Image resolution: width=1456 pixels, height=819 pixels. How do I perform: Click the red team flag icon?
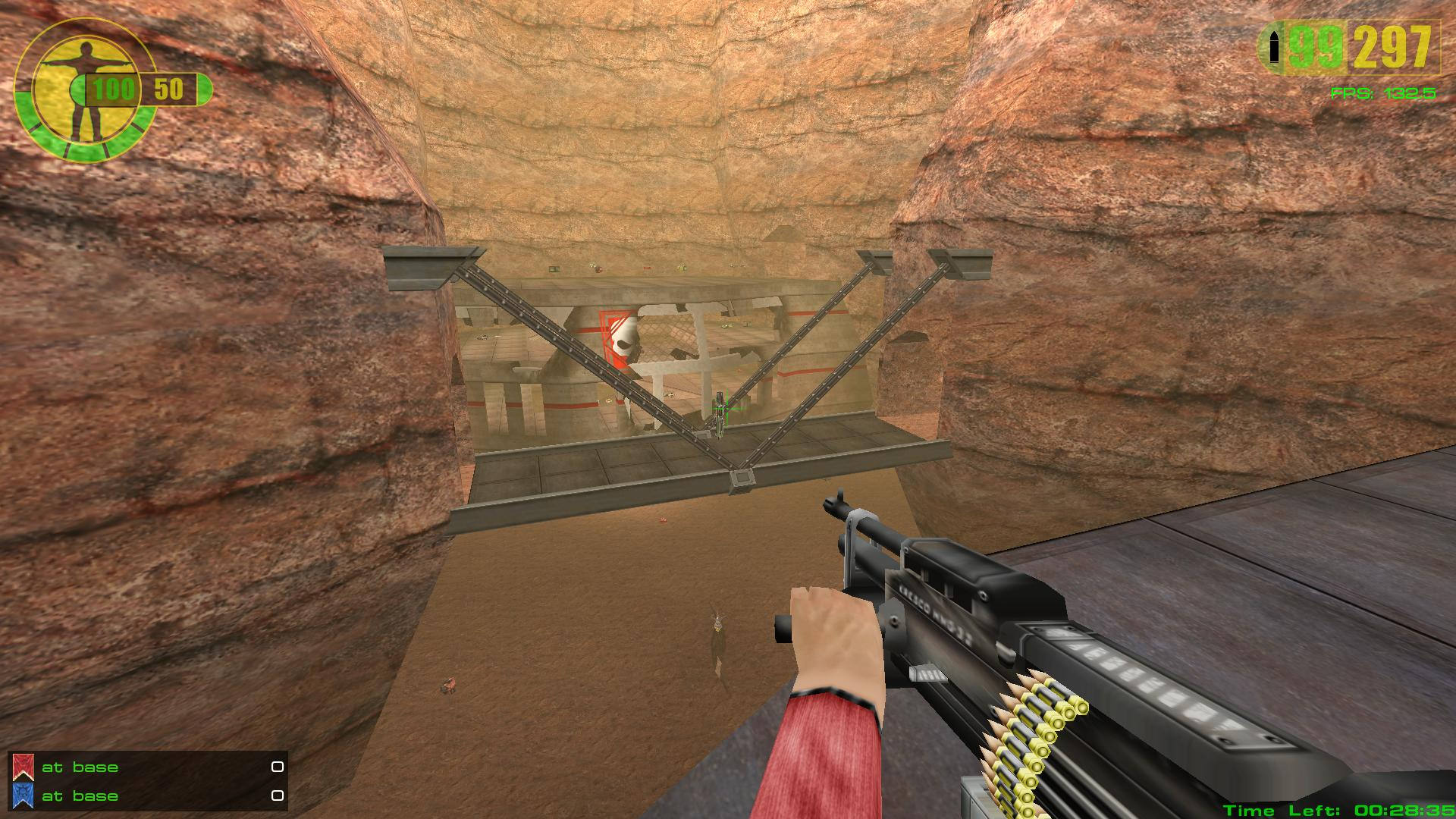pyautogui.click(x=24, y=767)
